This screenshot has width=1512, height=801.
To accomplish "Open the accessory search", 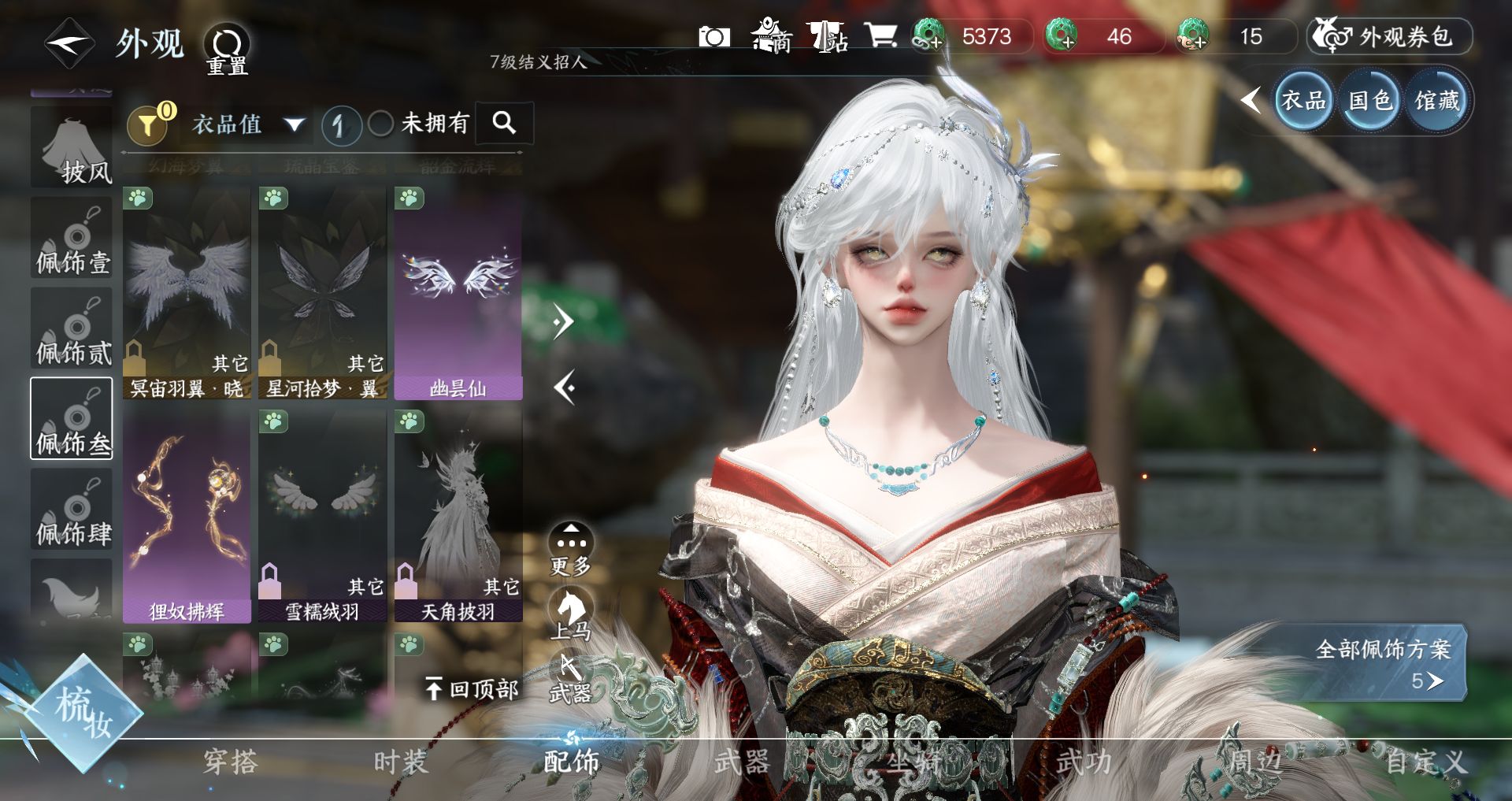I will (x=504, y=123).
